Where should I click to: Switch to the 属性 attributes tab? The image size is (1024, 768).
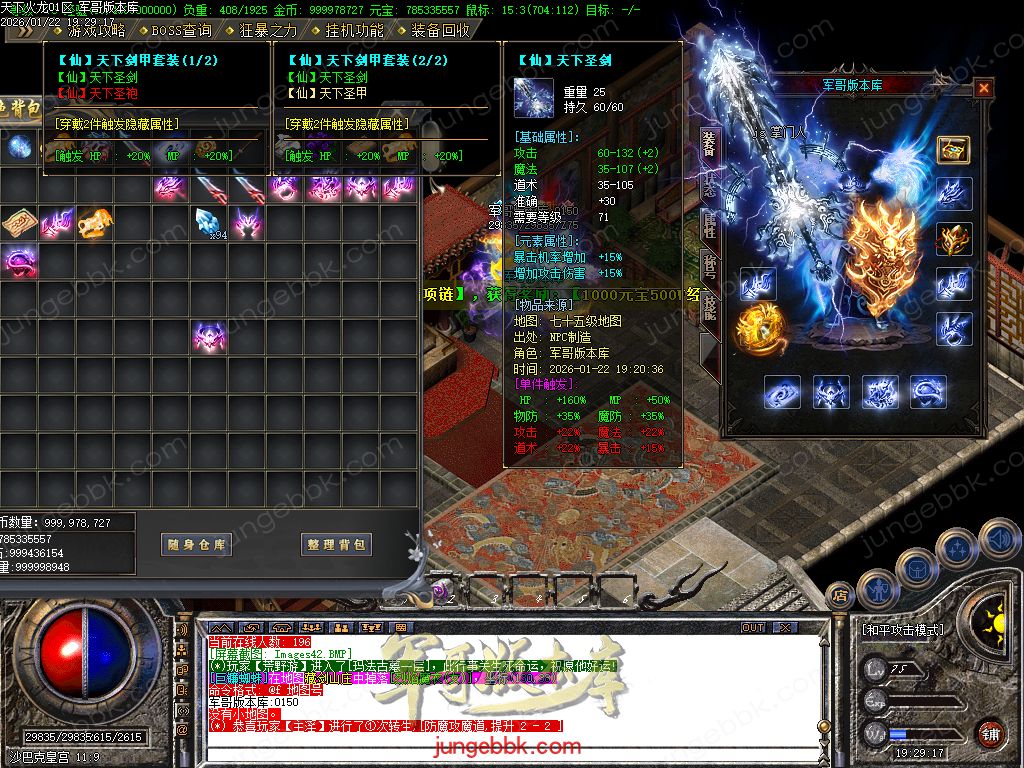point(708,225)
